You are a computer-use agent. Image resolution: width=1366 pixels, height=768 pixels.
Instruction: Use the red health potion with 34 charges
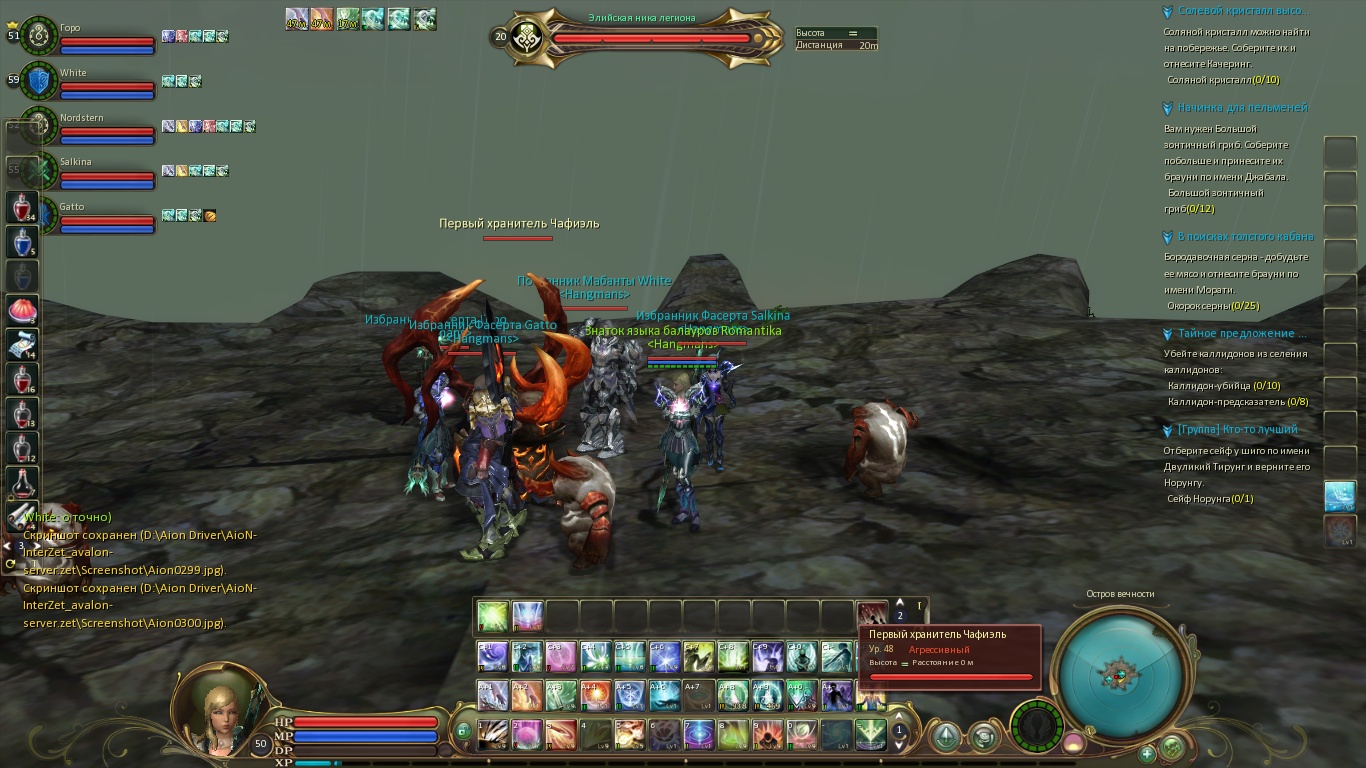click(x=23, y=208)
